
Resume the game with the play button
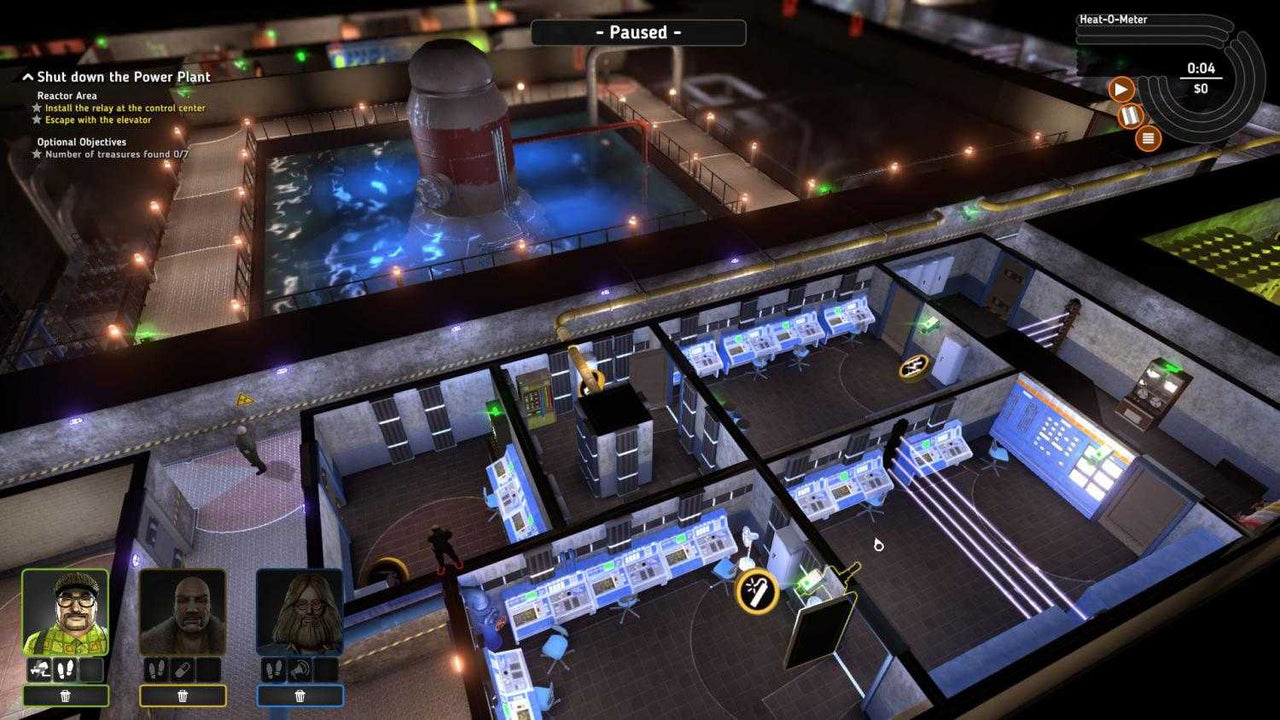[1121, 90]
